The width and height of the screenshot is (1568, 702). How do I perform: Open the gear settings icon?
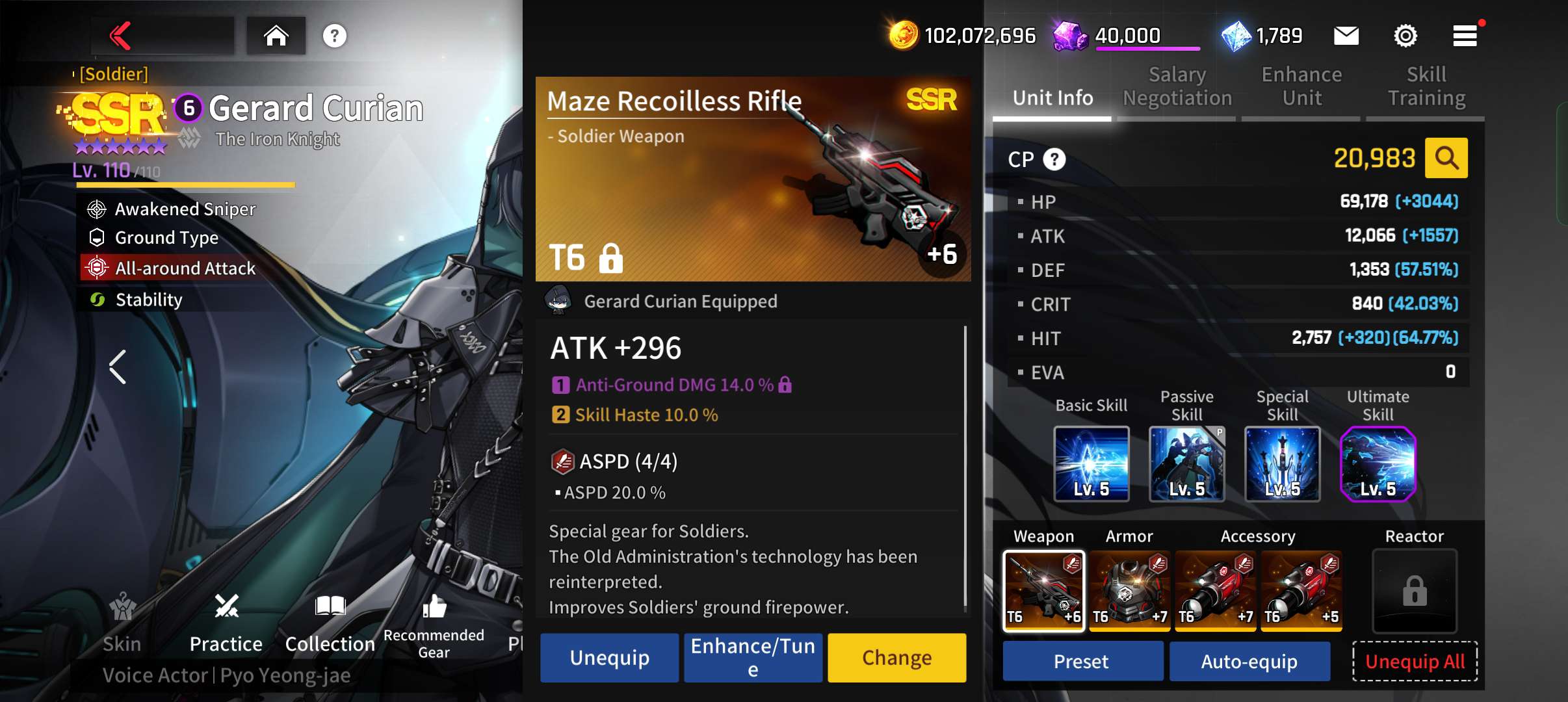1405,36
